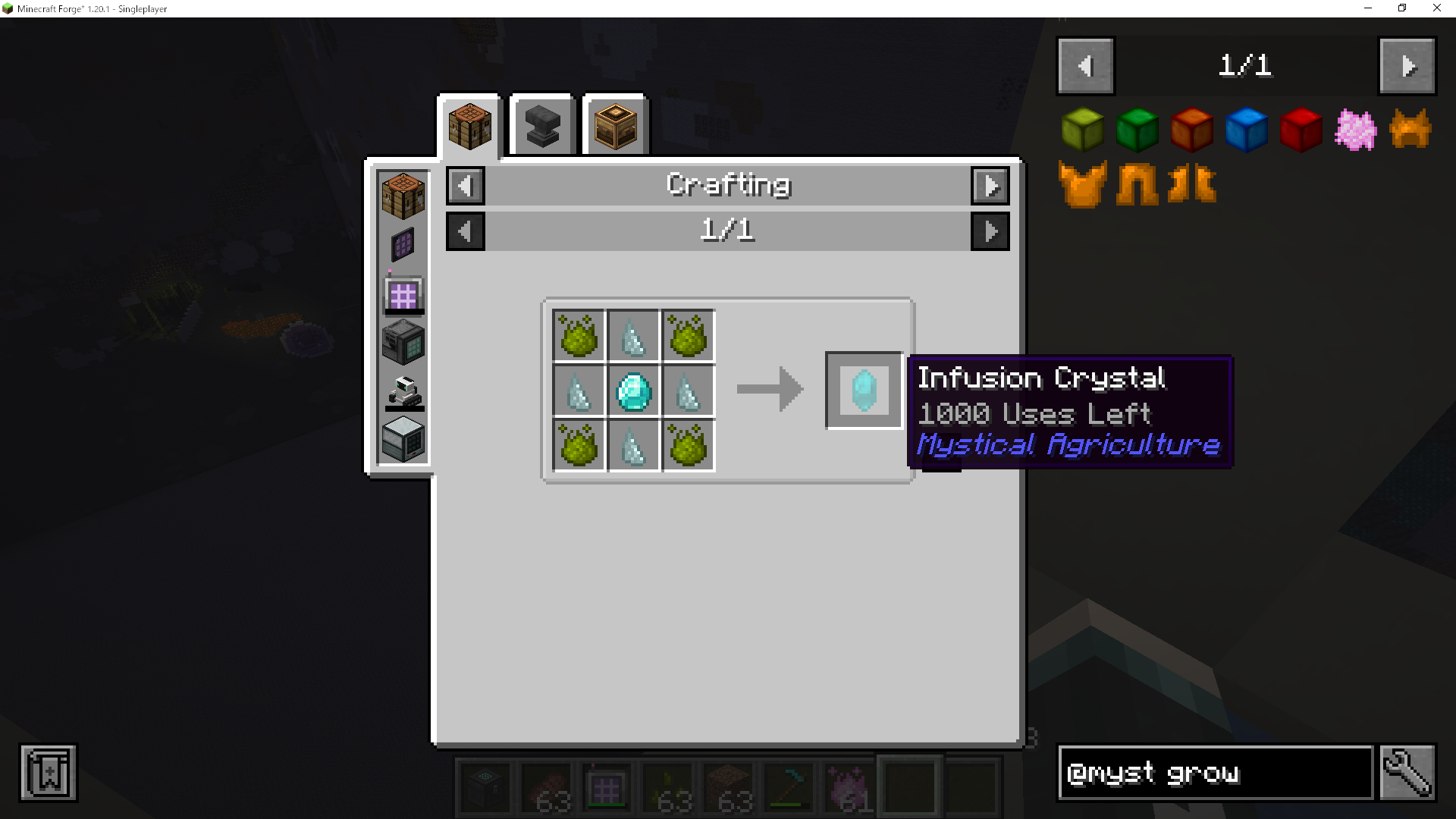The width and height of the screenshot is (1456, 819).
Task: Switch to the anvil recipes tab
Action: pyautogui.click(x=541, y=125)
